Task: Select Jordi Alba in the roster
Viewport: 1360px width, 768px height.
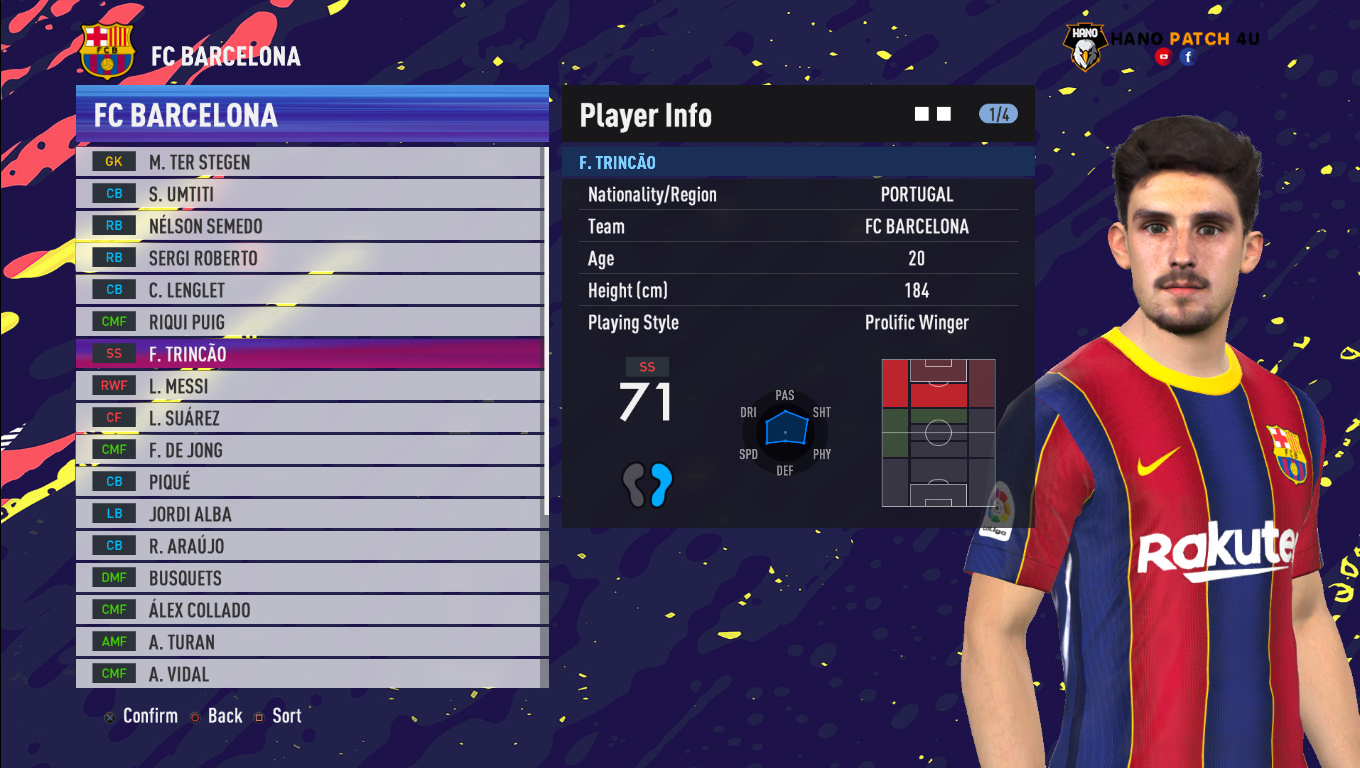Action: [x=310, y=514]
